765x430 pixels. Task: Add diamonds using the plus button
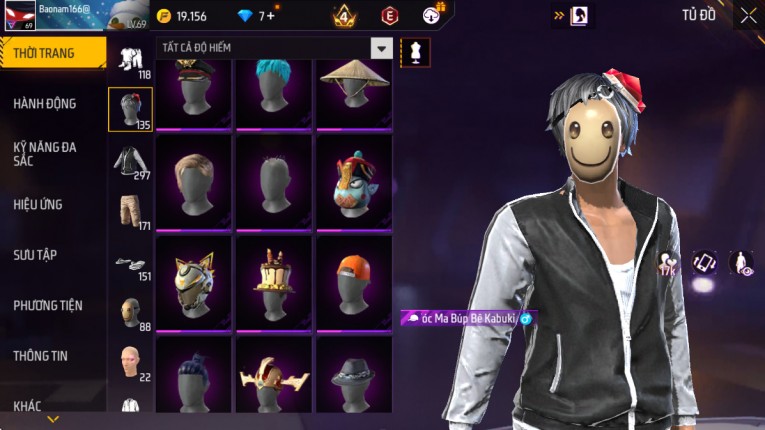coord(270,16)
